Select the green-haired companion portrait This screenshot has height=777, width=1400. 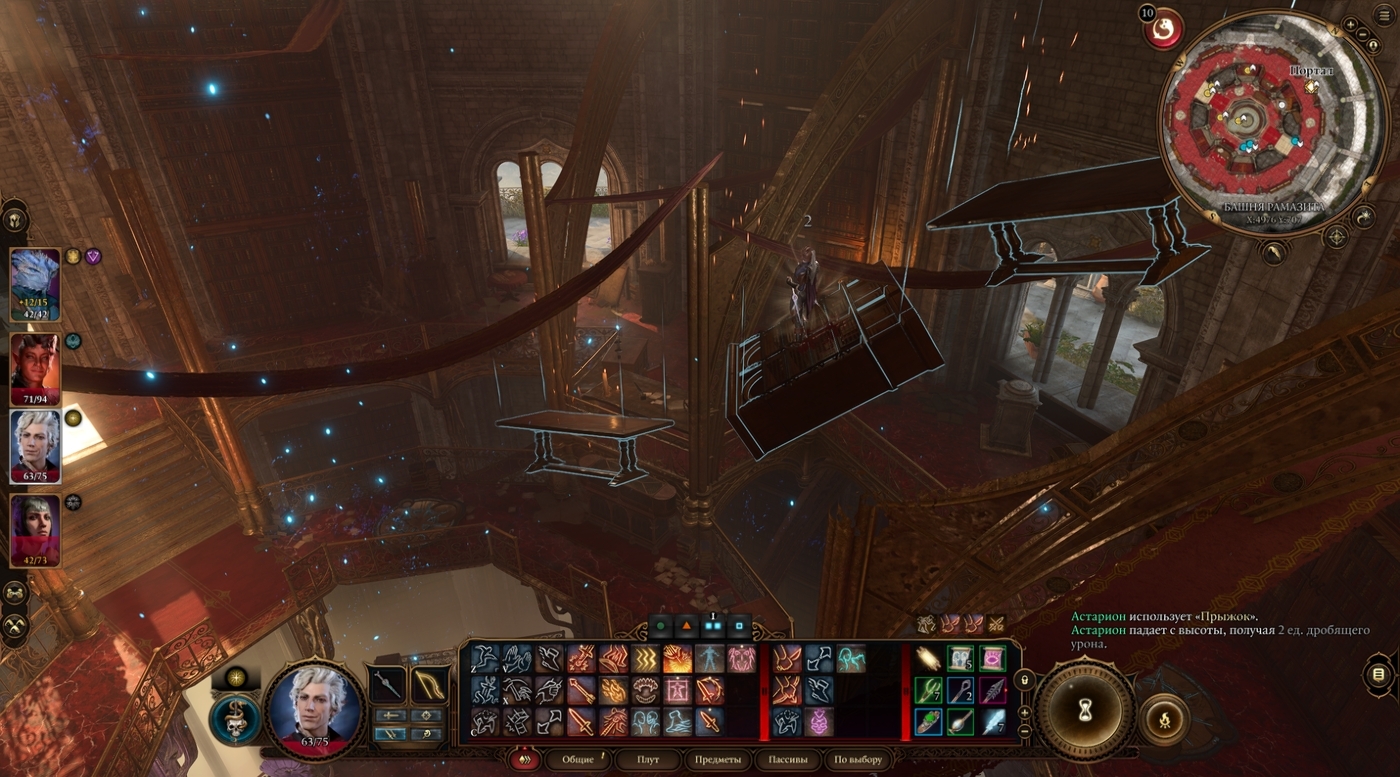(x=35, y=530)
